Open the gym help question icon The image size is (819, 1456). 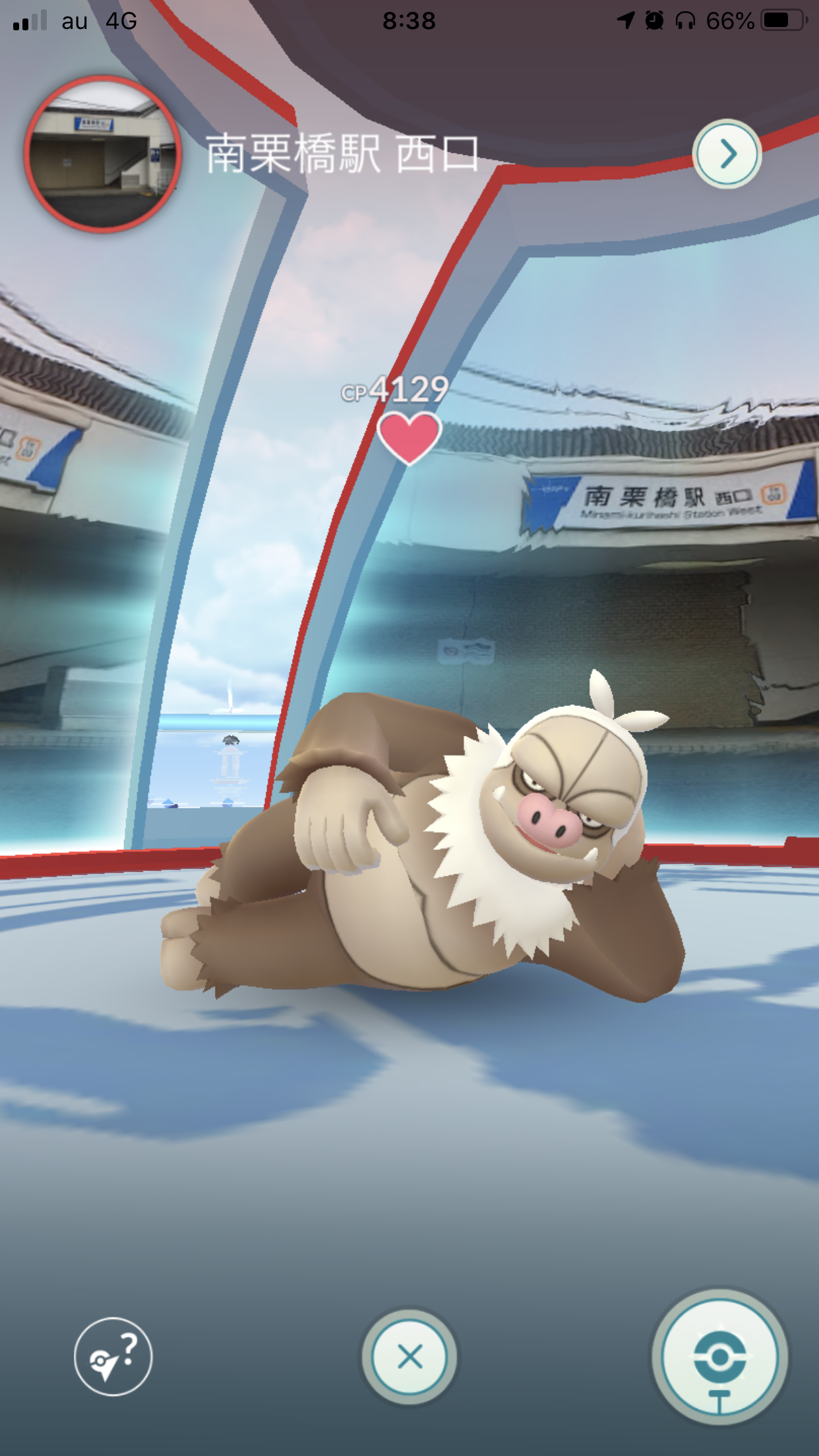click(x=113, y=1356)
